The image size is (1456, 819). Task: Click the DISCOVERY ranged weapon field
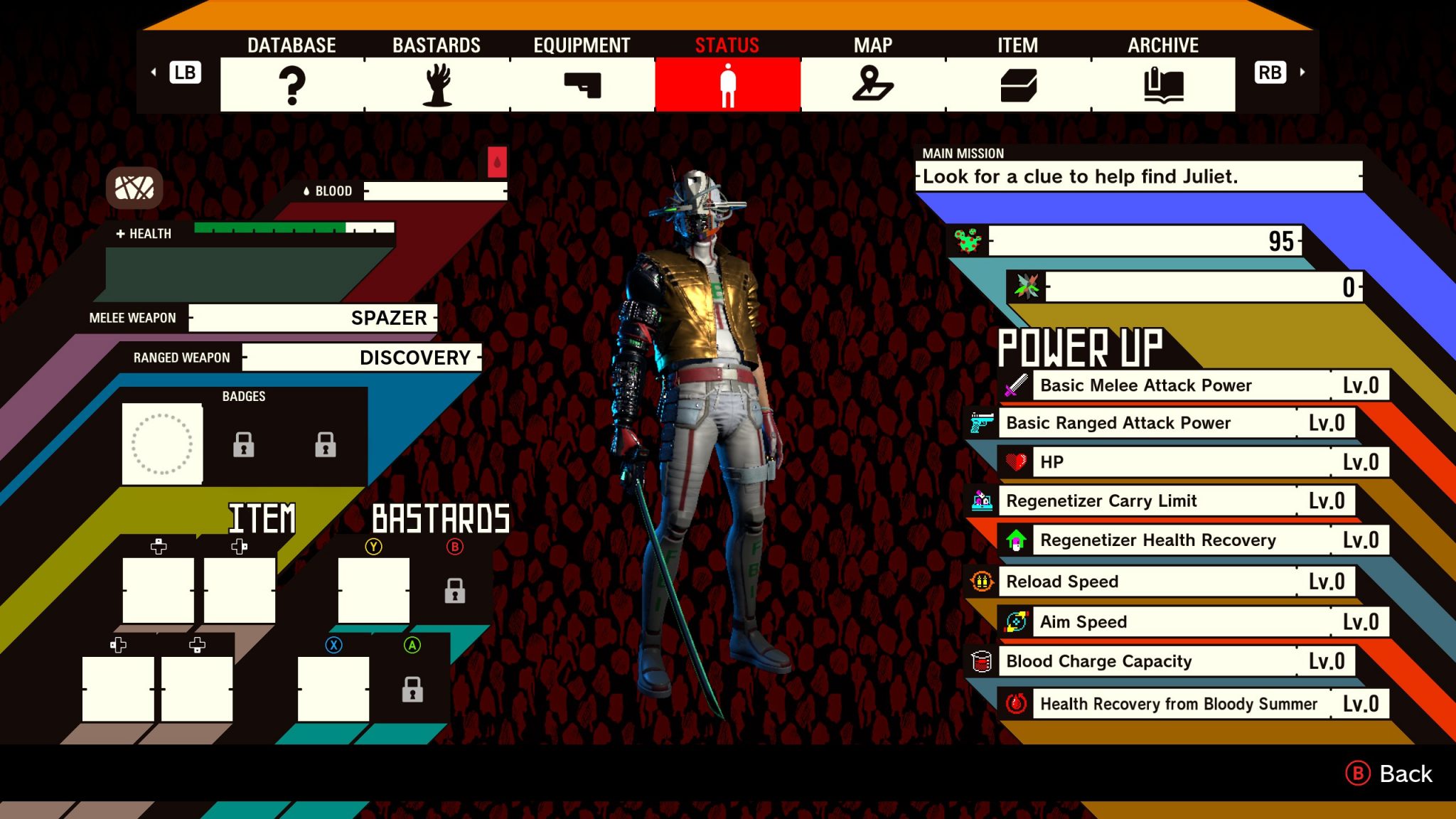361,358
